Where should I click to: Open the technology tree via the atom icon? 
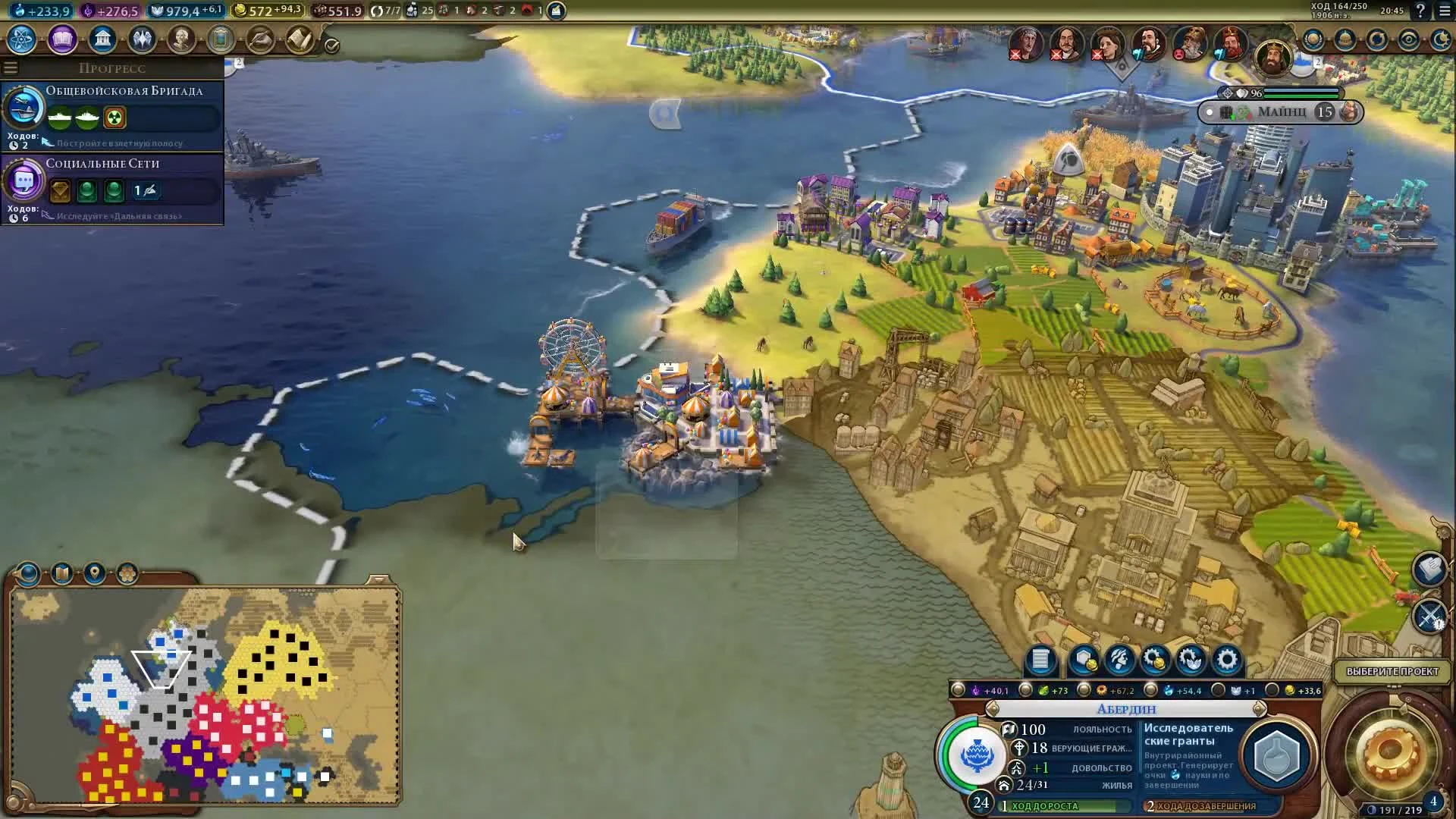[20, 40]
